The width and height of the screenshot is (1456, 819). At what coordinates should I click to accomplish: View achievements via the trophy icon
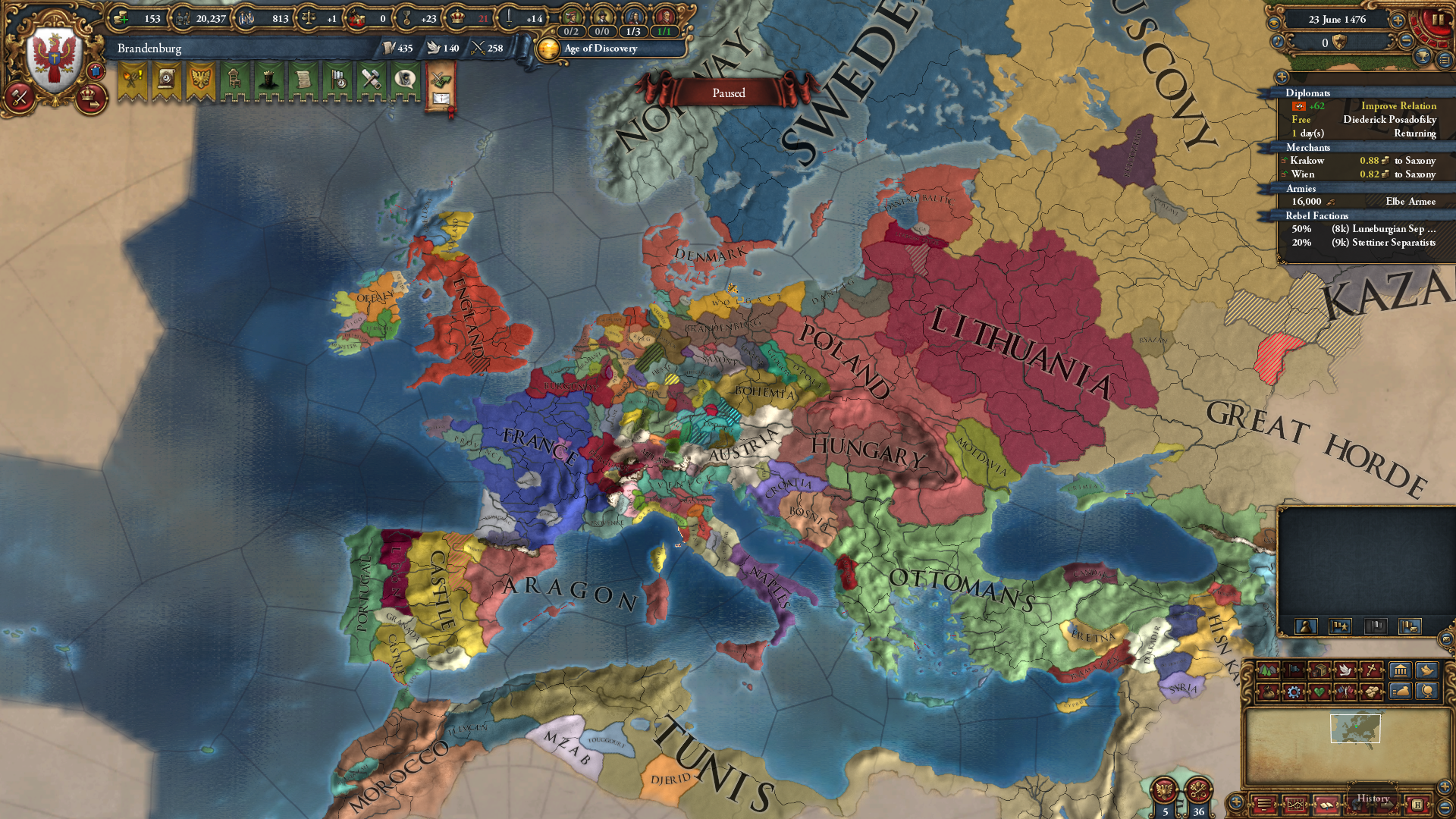click(x=1423, y=57)
